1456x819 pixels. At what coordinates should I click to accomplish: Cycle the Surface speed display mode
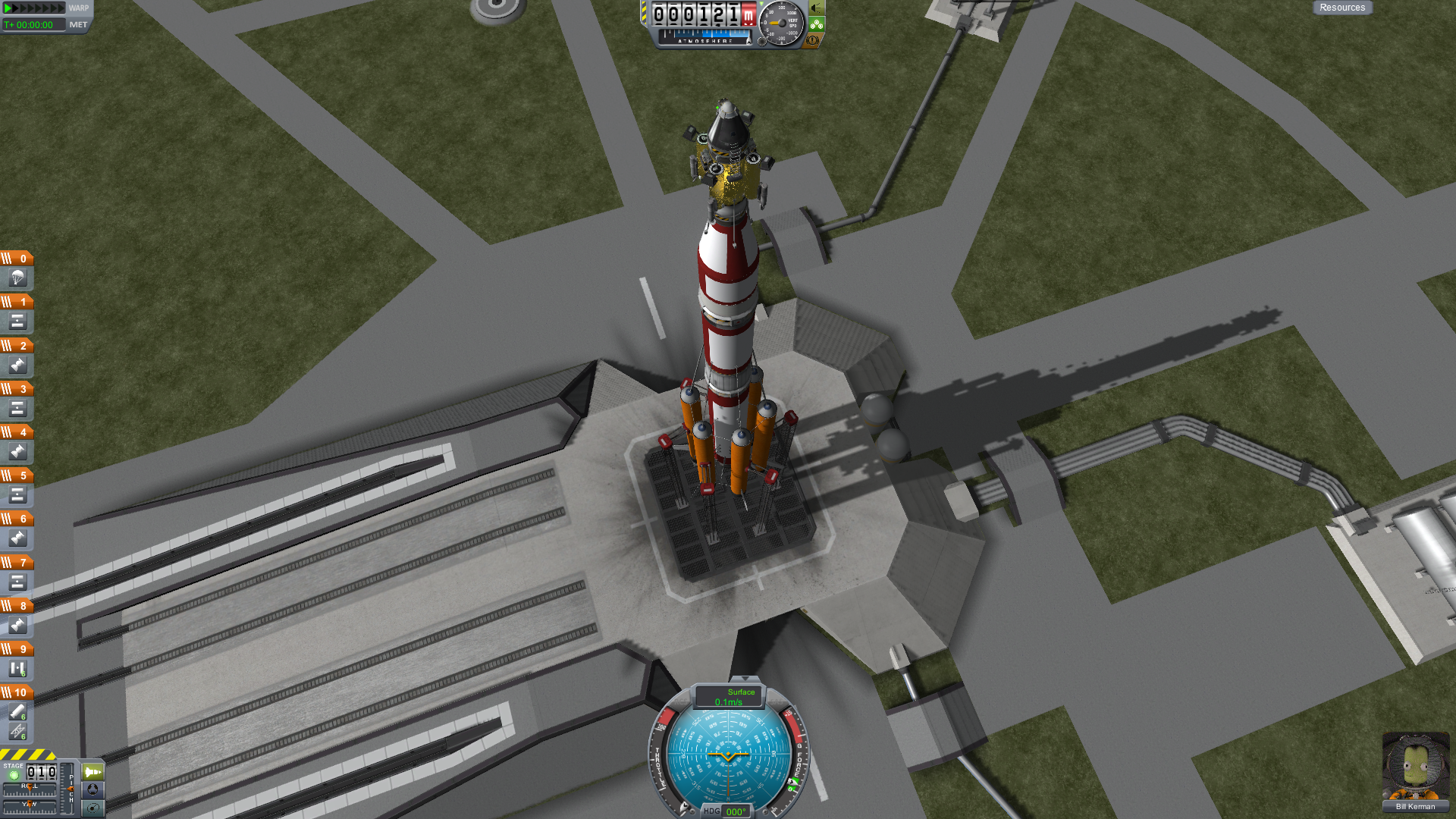pyautogui.click(x=730, y=696)
